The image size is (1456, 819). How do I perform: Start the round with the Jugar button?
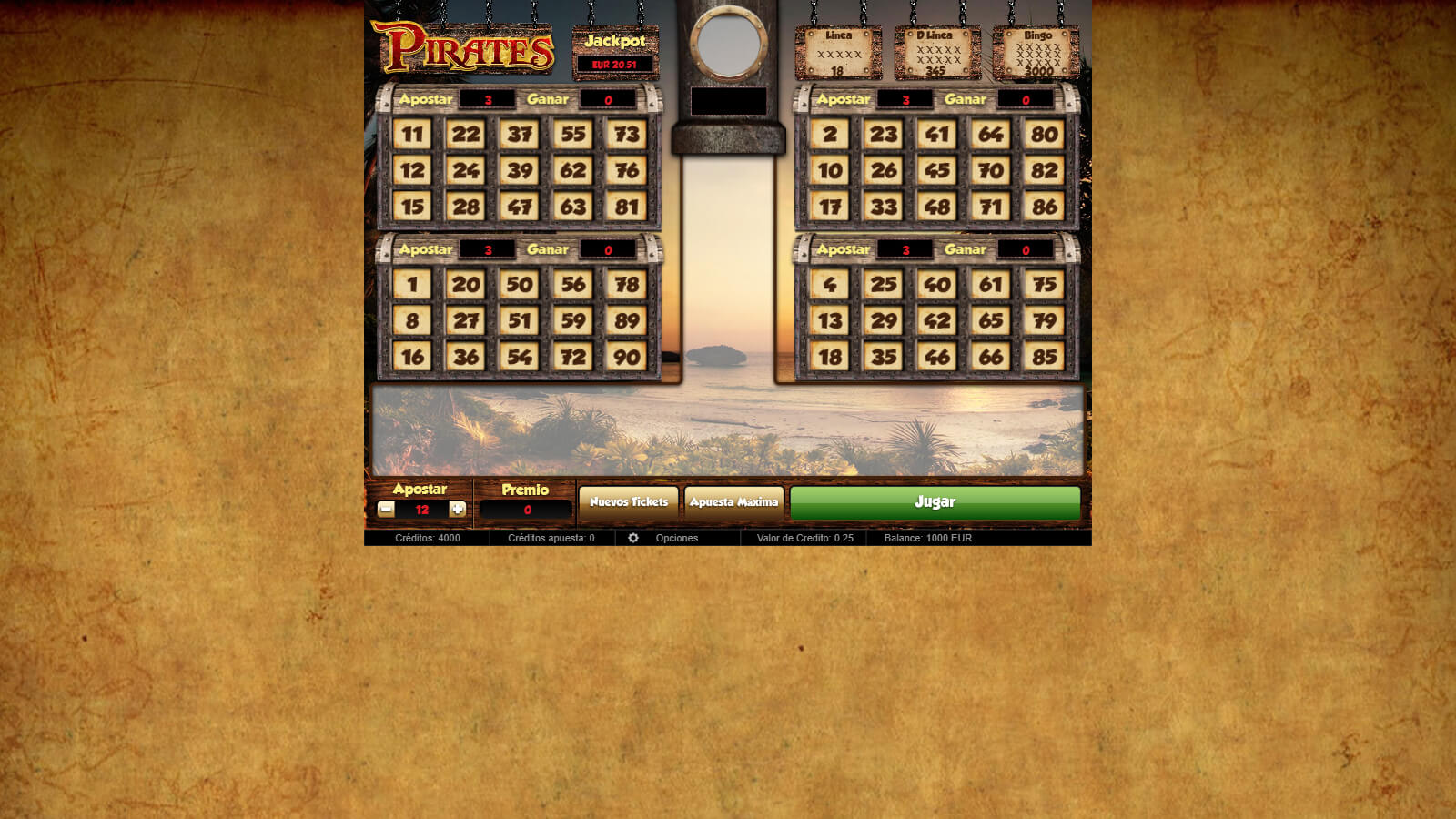(935, 502)
